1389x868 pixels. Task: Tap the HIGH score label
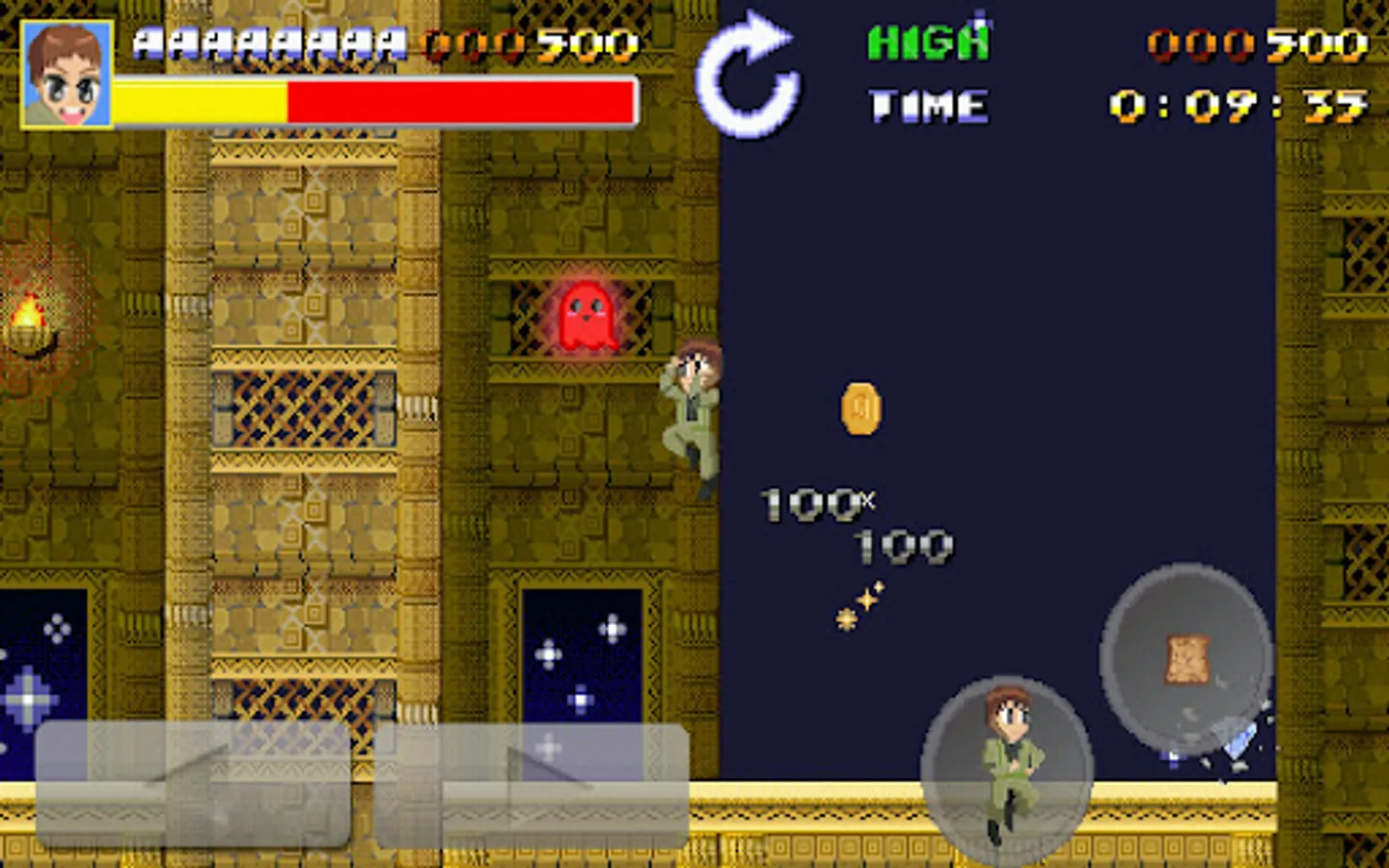pos(928,41)
